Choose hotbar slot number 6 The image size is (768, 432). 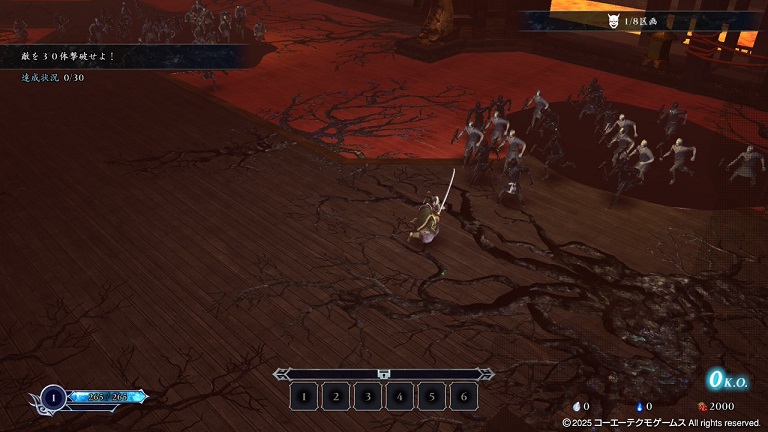point(463,396)
